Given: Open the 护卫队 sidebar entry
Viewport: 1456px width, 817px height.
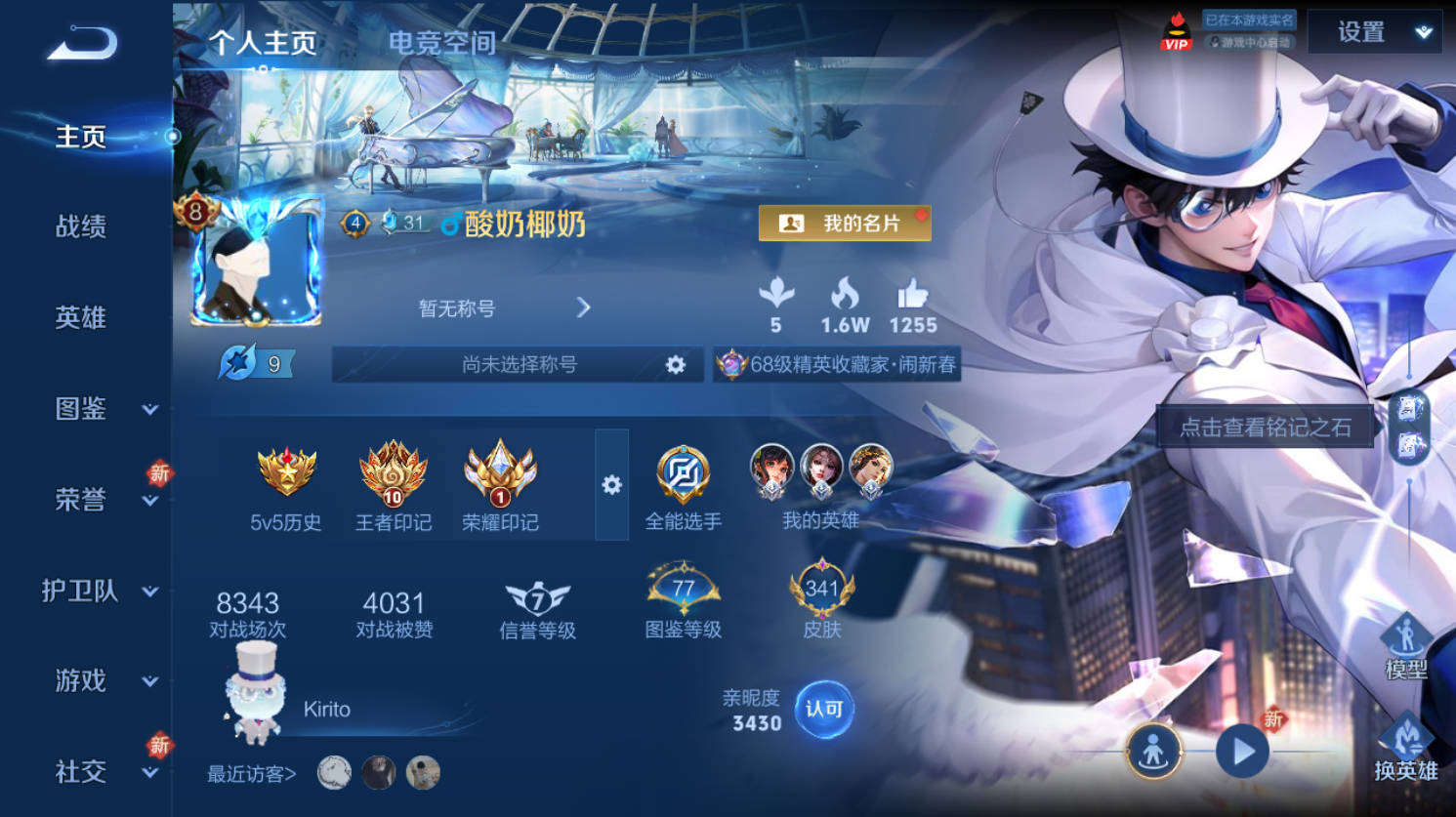Looking at the screenshot, I should click(x=98, y=591).
